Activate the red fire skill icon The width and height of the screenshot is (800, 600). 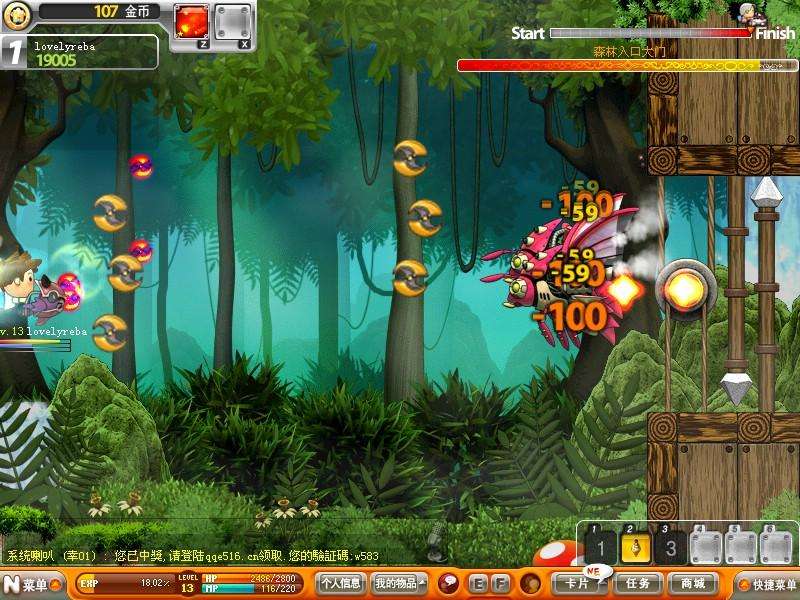pos(190,20)
